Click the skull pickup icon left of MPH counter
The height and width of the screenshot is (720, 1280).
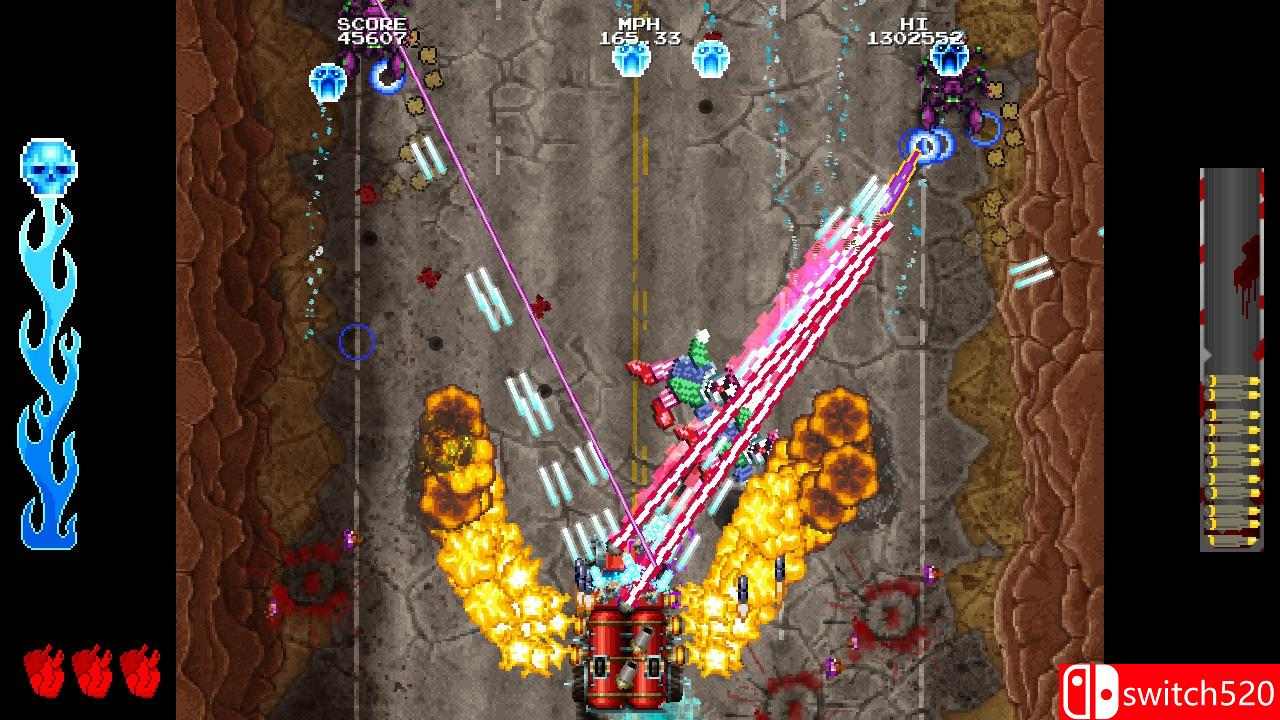click(630, 60)
